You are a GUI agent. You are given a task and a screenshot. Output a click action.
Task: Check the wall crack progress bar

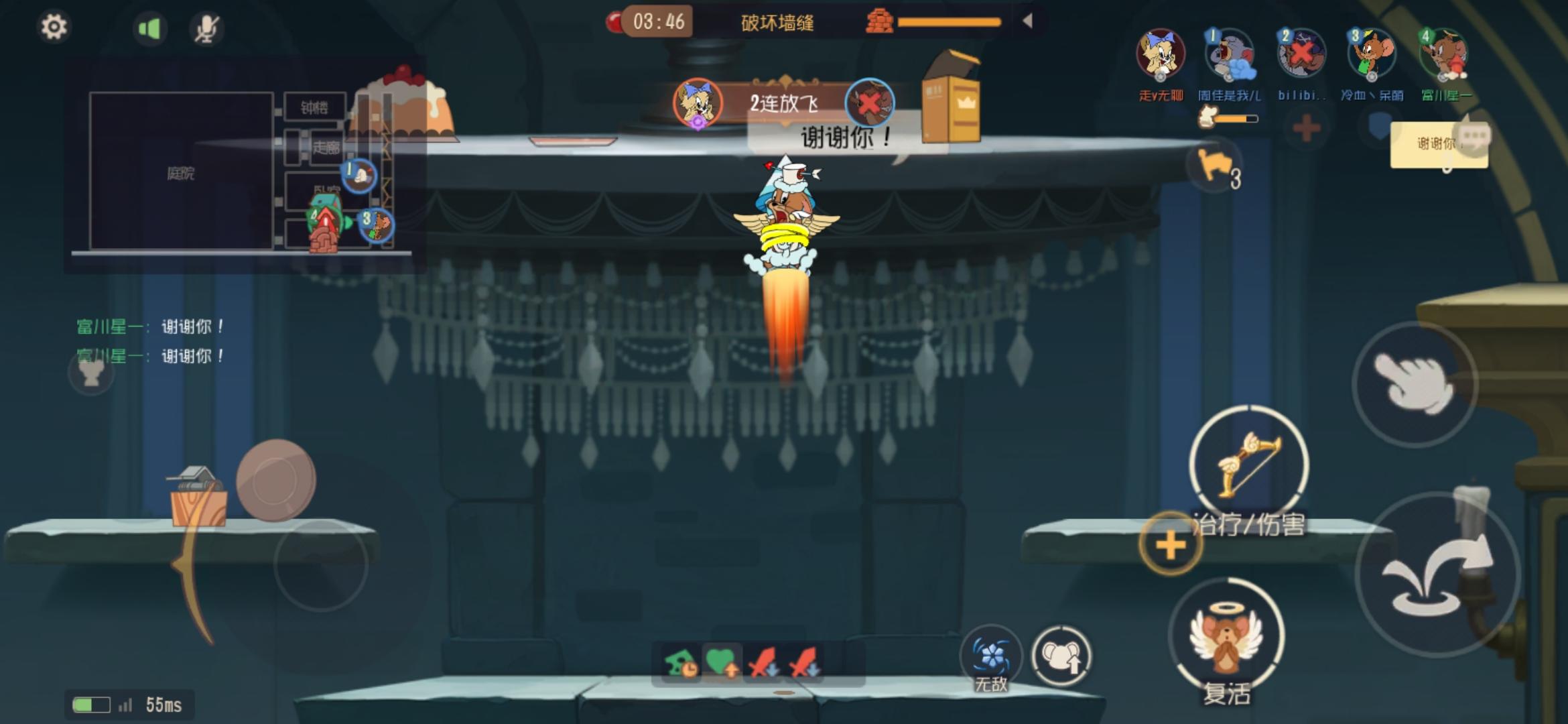[x=949, y=20]
